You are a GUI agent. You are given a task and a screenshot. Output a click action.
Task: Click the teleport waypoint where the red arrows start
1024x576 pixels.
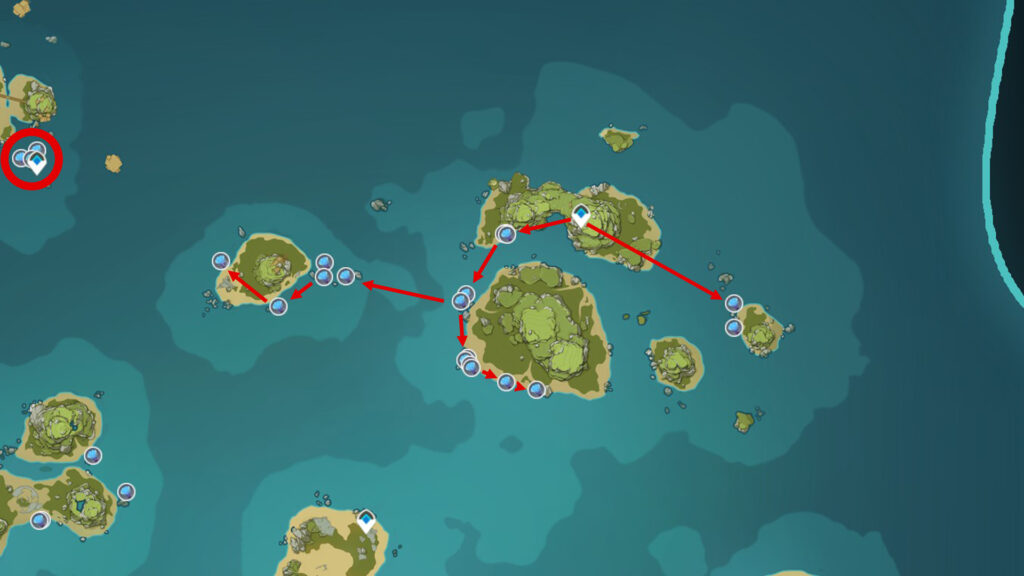(x=580, y=216)
